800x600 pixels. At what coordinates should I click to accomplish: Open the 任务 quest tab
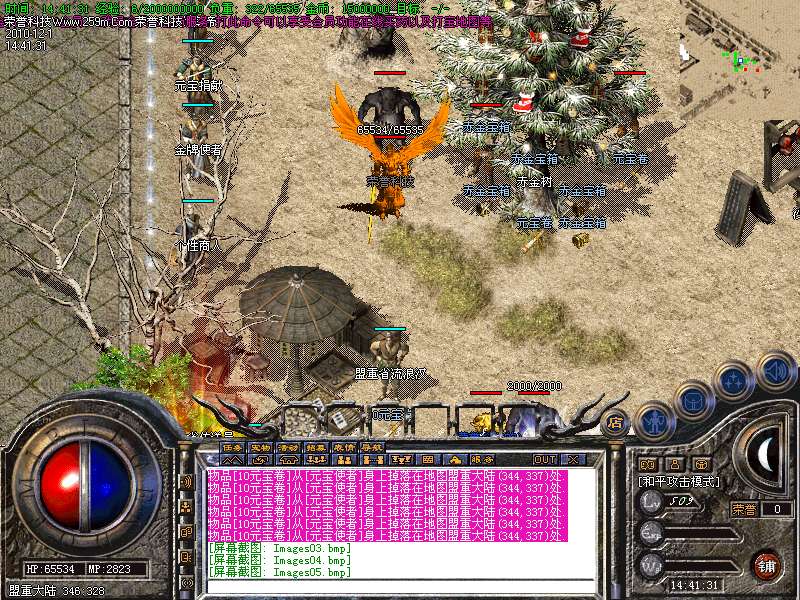point(233,447)
